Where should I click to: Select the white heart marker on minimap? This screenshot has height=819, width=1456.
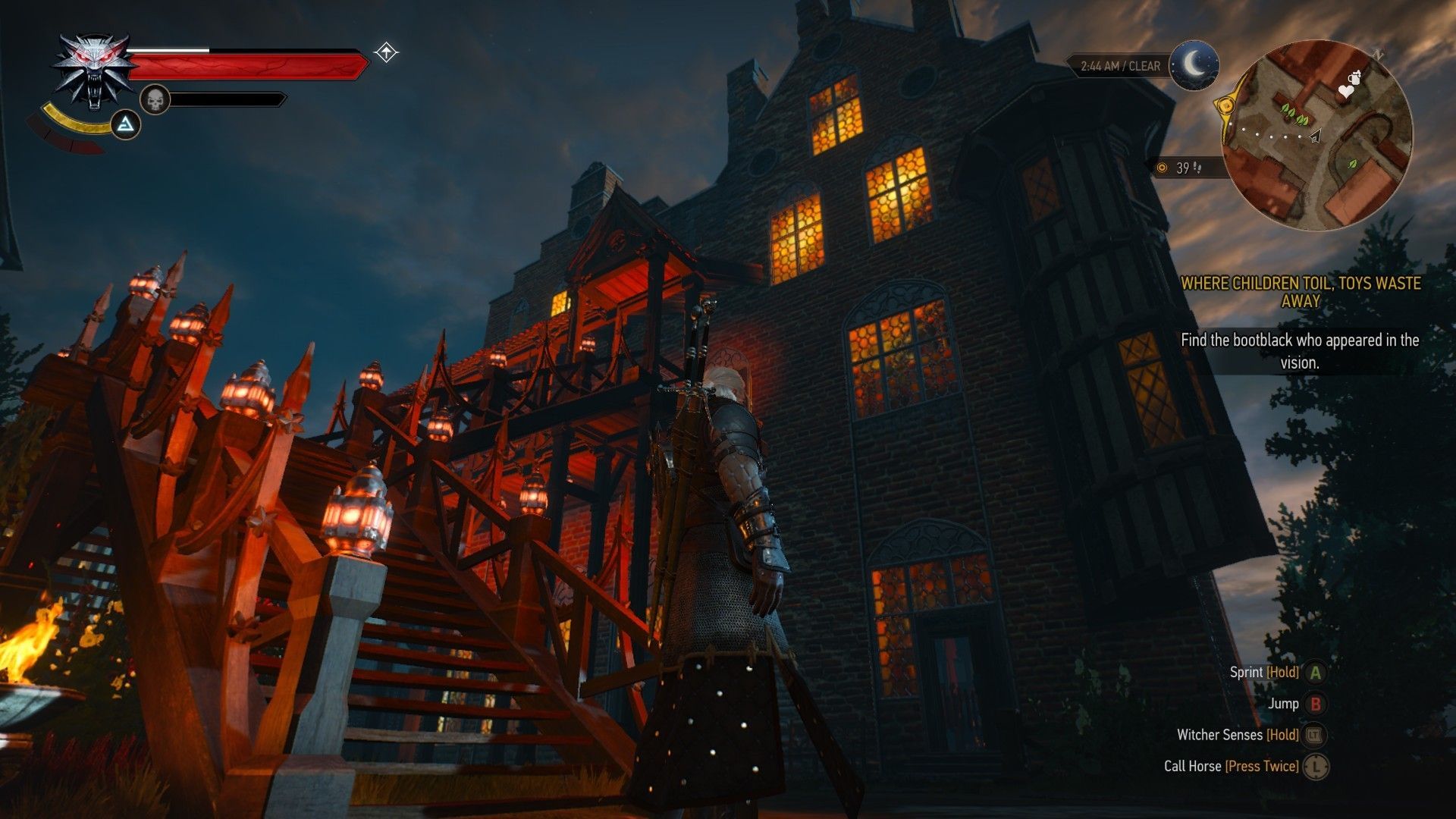(x=1345, y=92)
